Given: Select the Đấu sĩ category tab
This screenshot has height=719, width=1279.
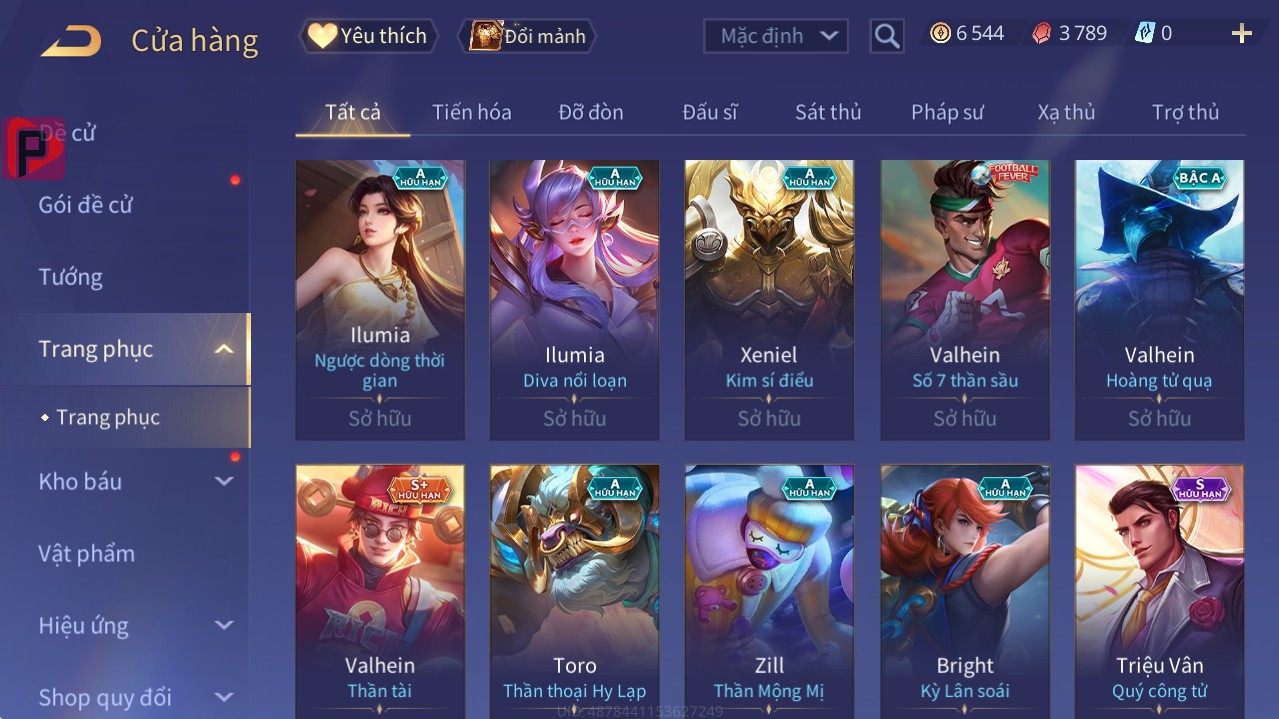Looking at the screenshot, I should [x=709, y=112].
